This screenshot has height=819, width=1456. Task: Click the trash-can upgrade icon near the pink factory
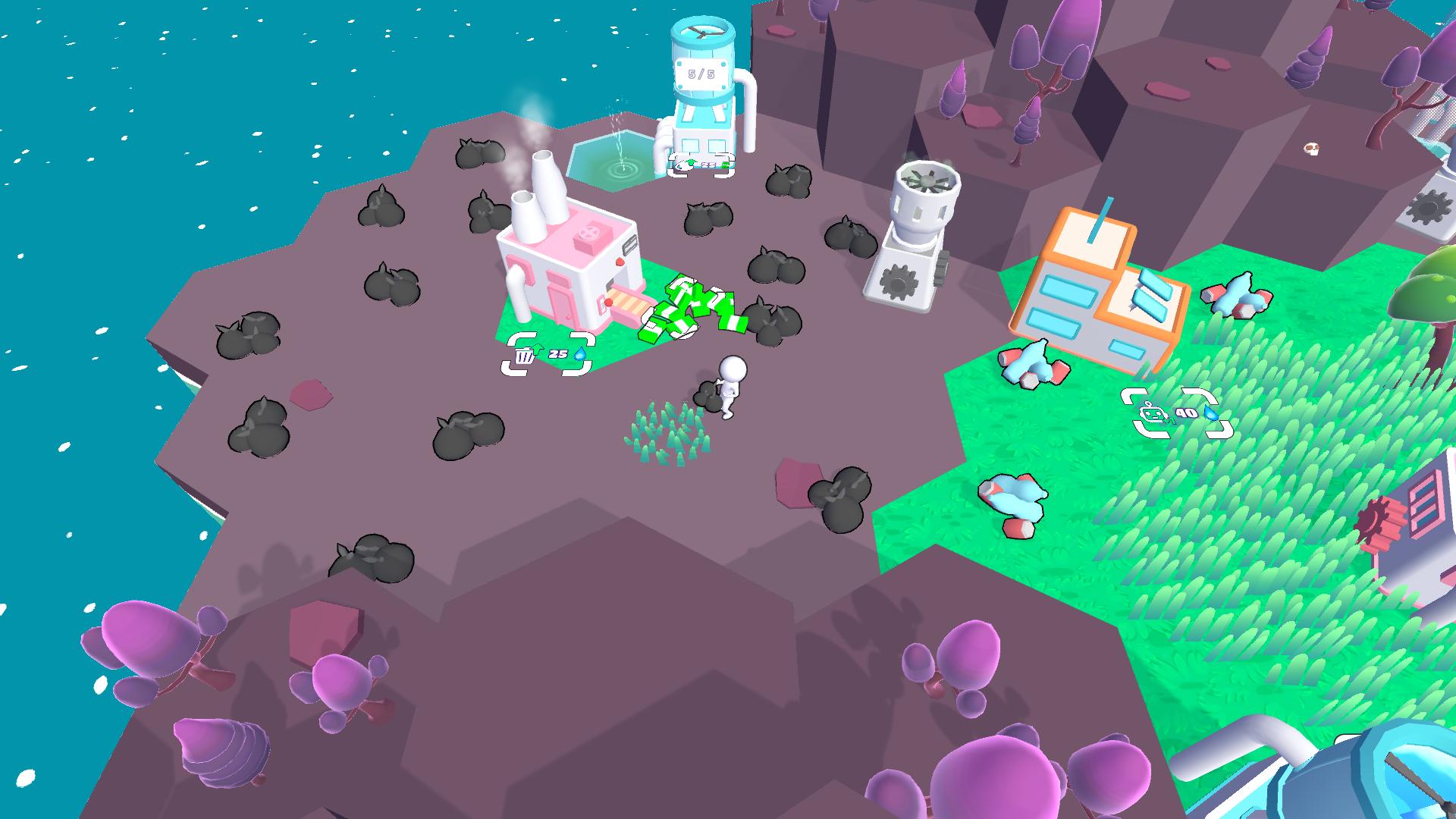[525, 356]
